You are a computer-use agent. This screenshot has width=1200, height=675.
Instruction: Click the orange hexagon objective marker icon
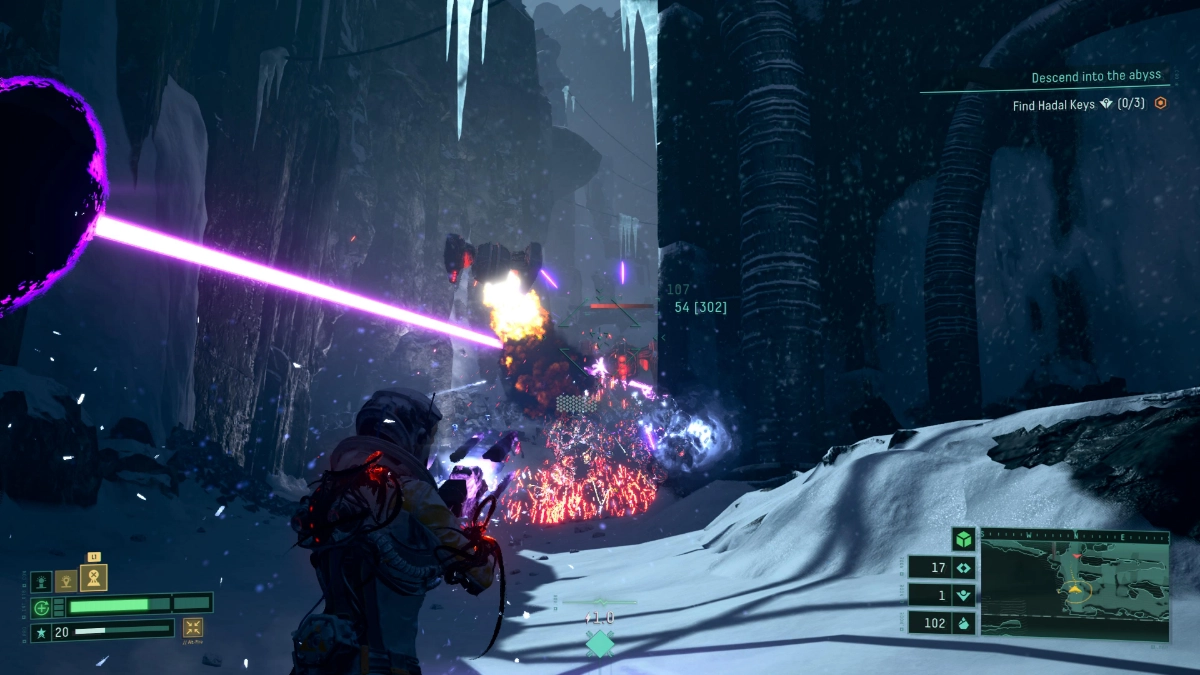[x=1160, y=102]
